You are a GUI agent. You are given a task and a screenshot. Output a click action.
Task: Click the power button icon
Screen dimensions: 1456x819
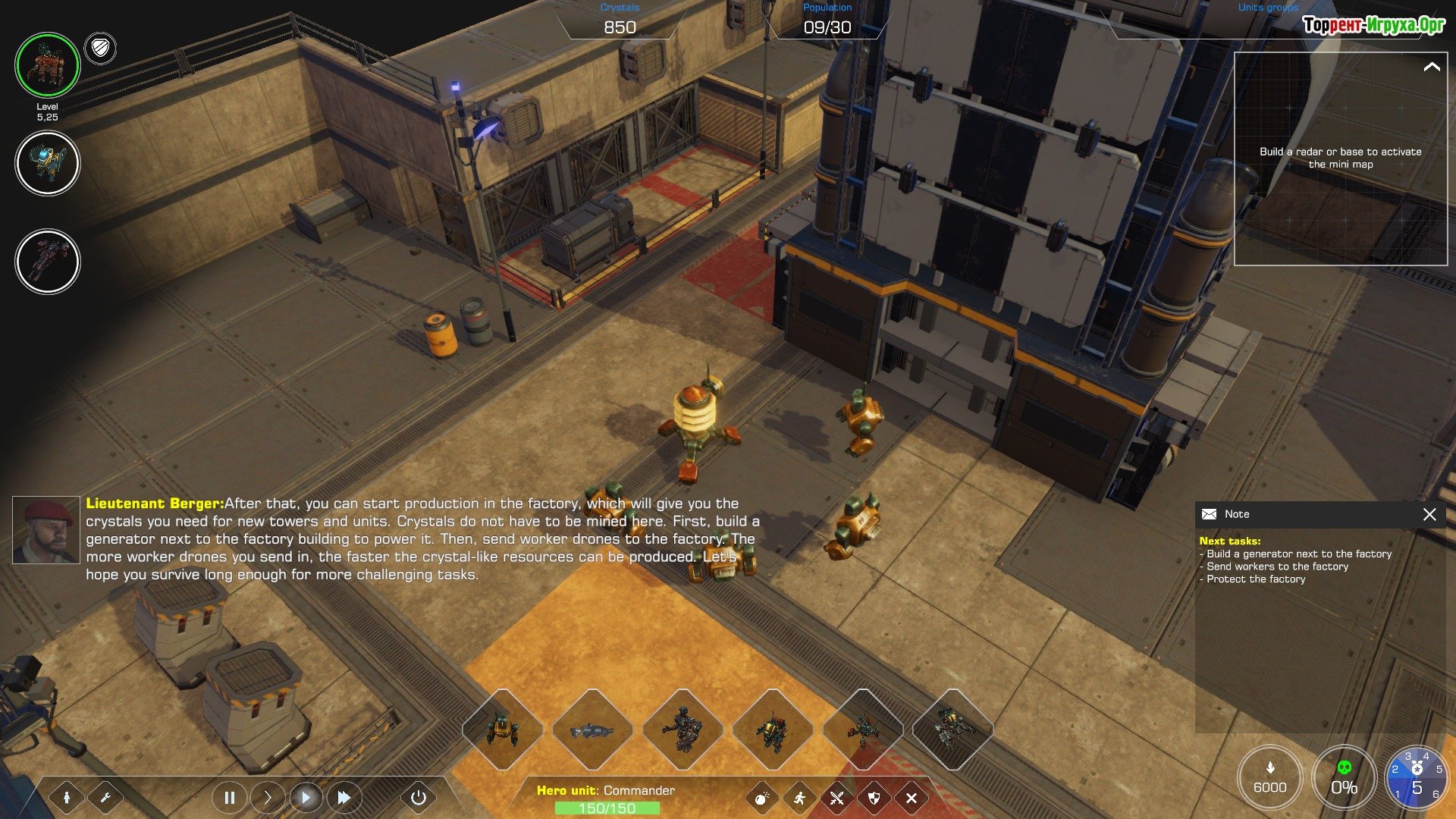click(418, 798)
